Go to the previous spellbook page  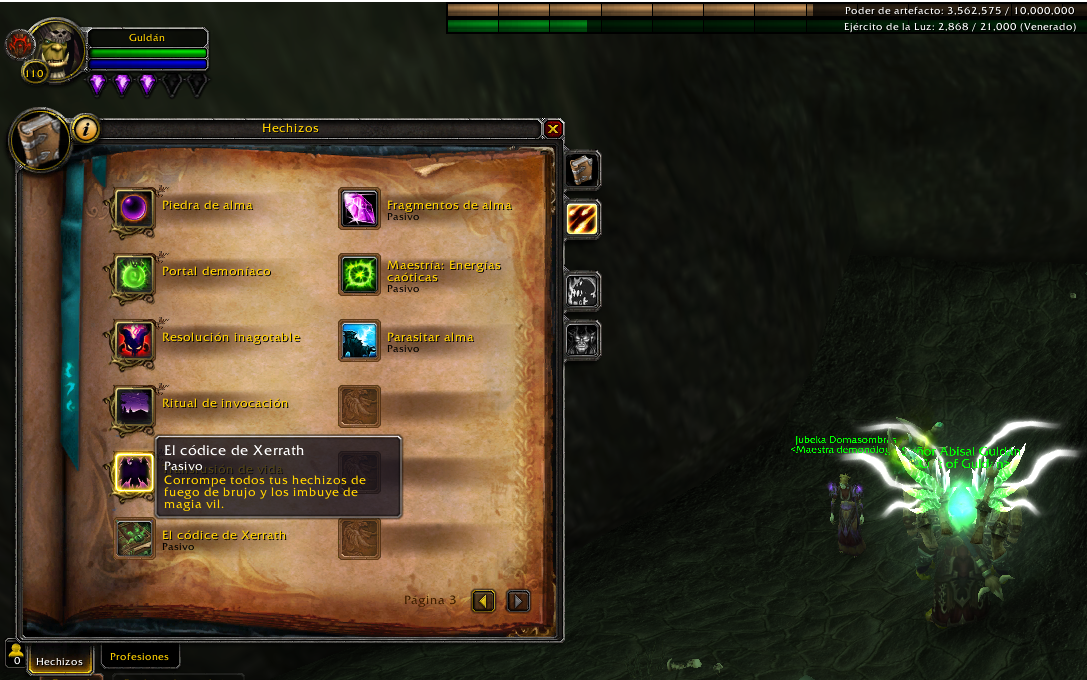pyautogui.click(x=484, y=600)
